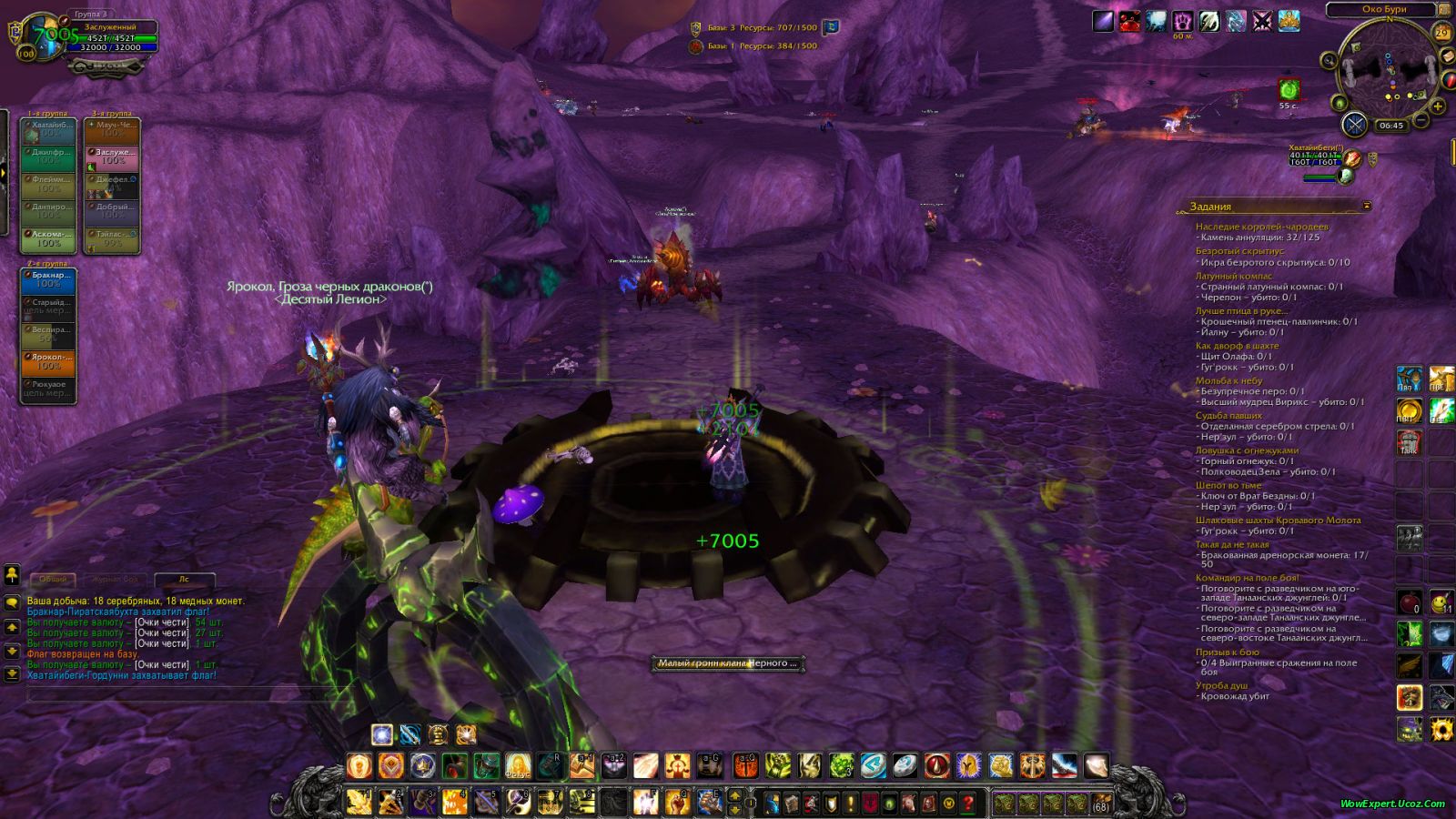Image resolution: width=1456 pixels, height=819 pixels.
Task: Click the action bar page-up arrow
Action: [x=735, y=796]
